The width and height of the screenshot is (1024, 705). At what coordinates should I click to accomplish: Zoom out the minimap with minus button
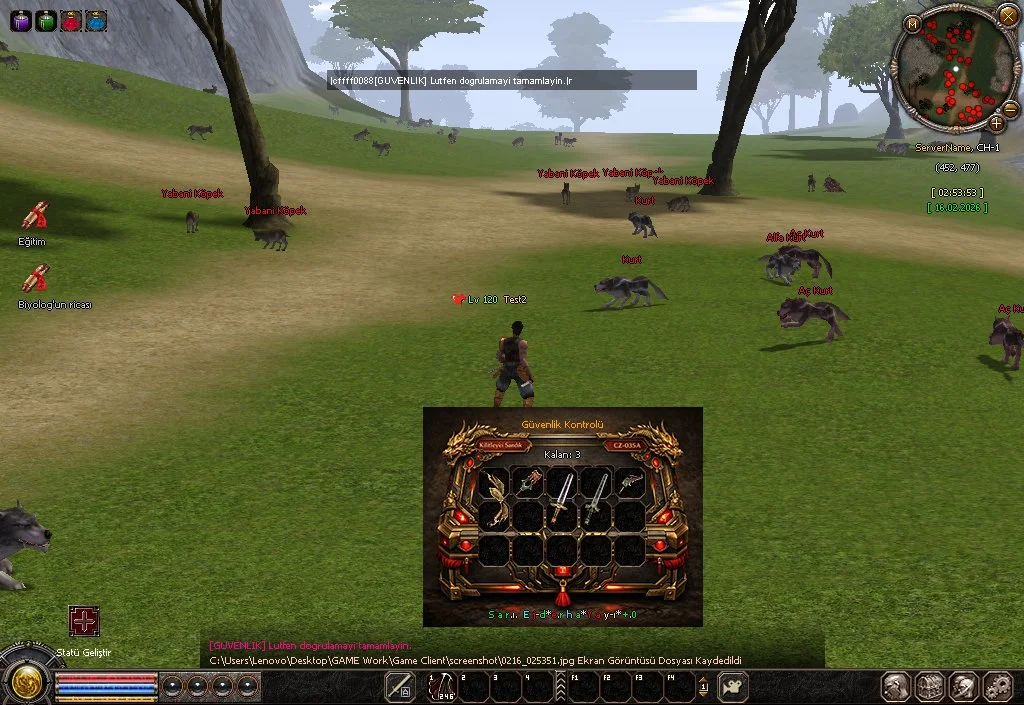click(x=1010, y=109)
